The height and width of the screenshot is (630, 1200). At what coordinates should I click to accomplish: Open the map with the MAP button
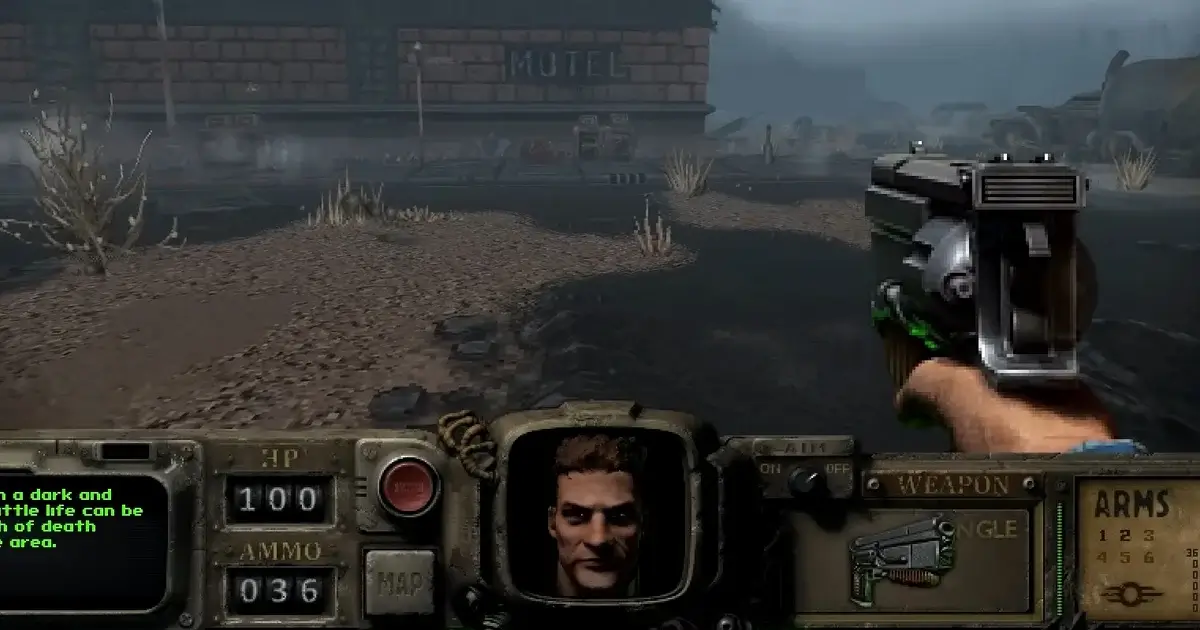coord(400,580)
